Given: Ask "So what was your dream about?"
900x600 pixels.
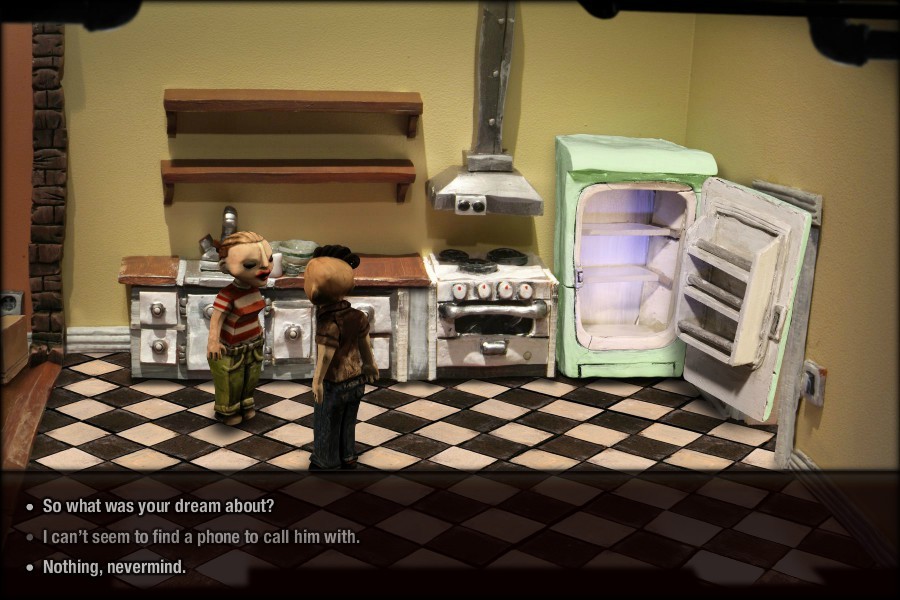Looking at the screenshot, I should (158, 506).
